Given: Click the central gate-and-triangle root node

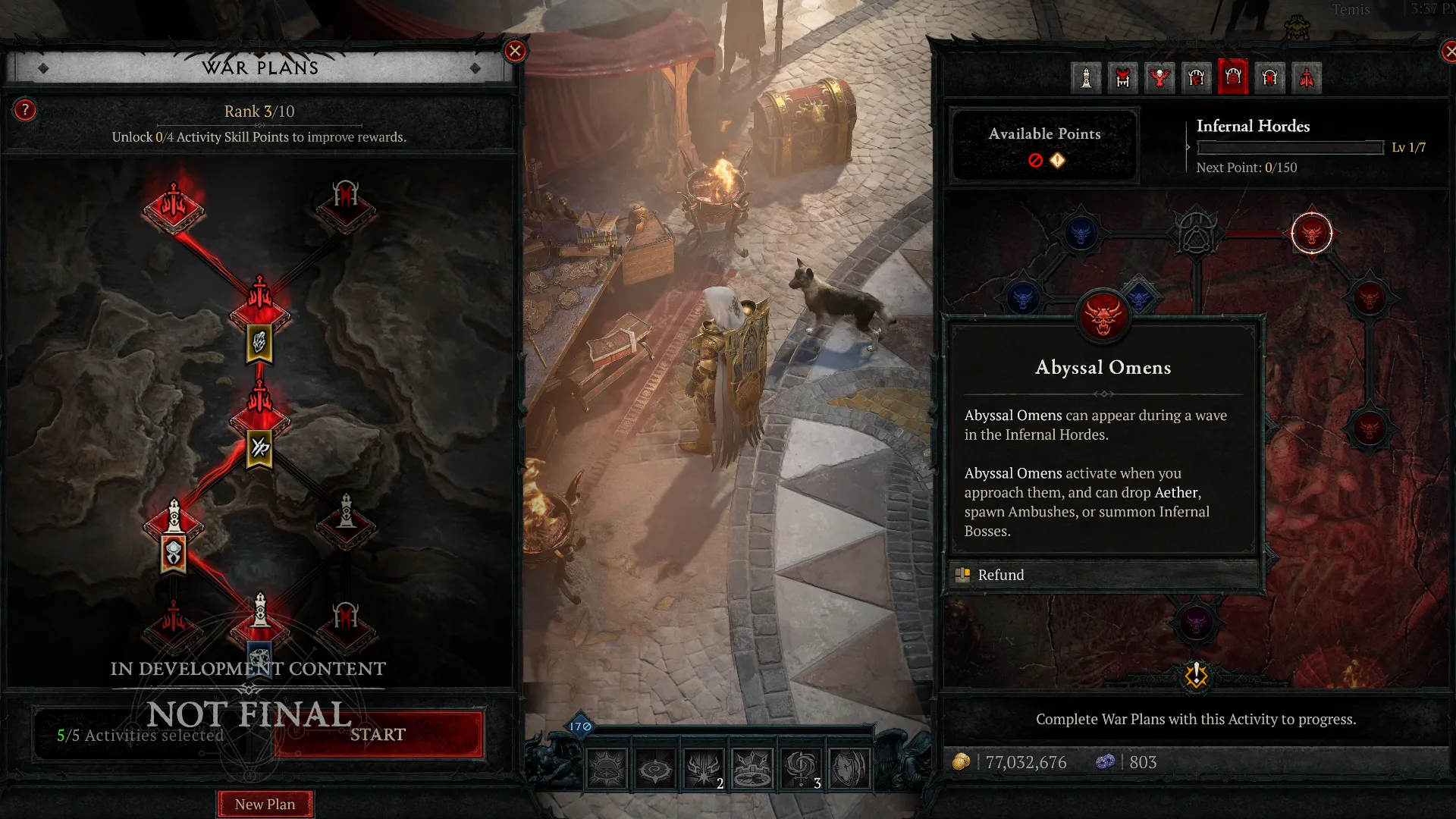Looking at the screenshot, I should coord(1196,232).
